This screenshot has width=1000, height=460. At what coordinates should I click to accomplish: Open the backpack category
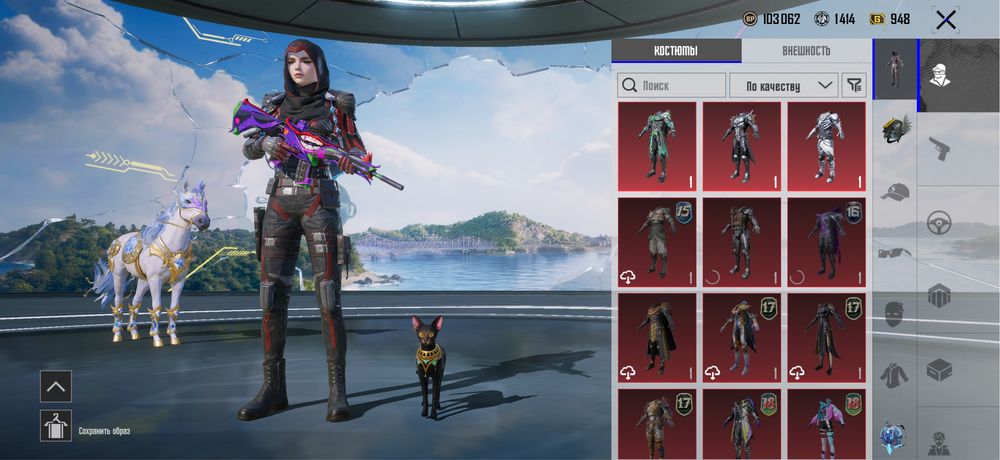[939, 295]
